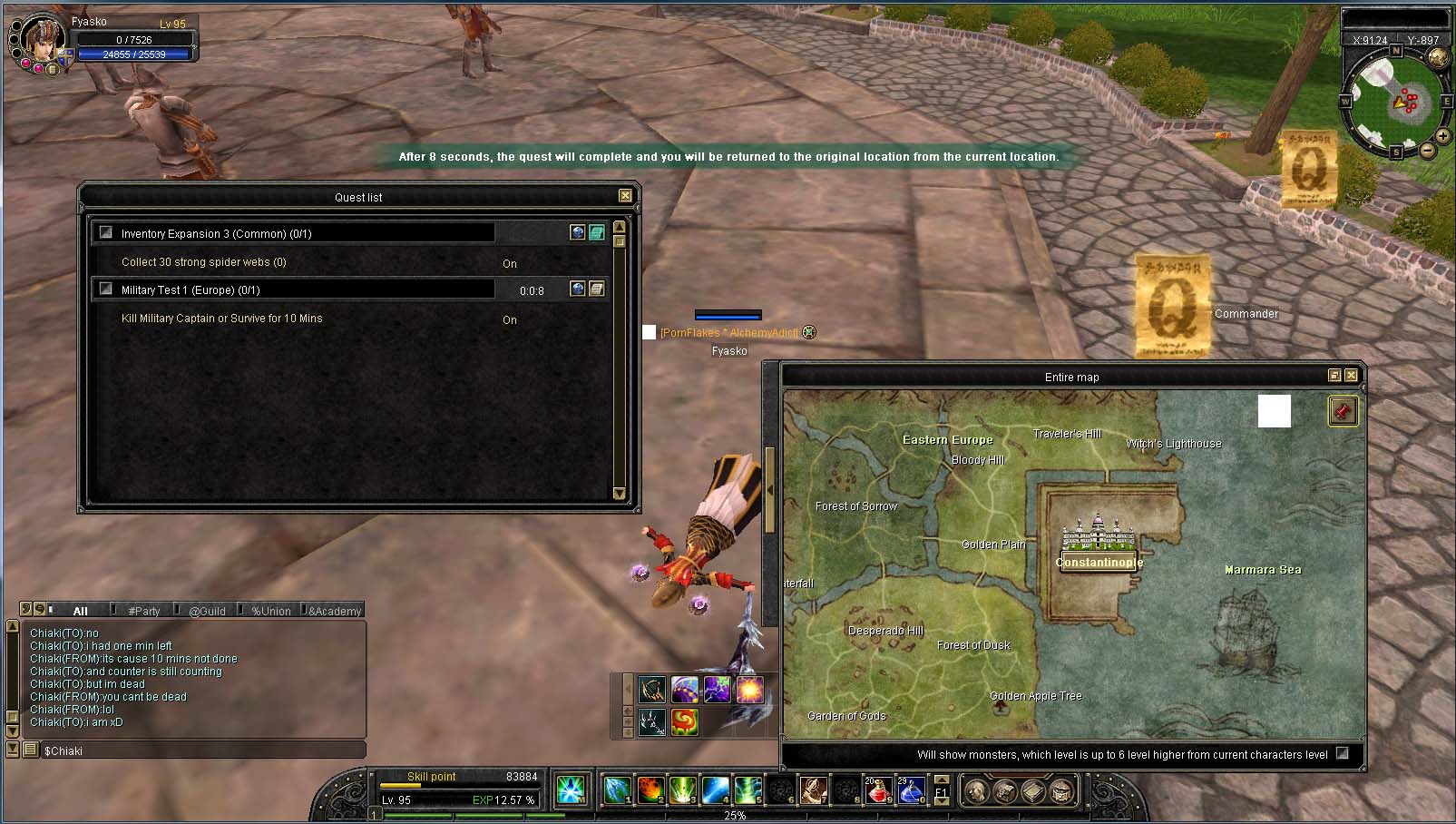Close the Entire map window
The image size is (1456, 824).
point(1352,376)
